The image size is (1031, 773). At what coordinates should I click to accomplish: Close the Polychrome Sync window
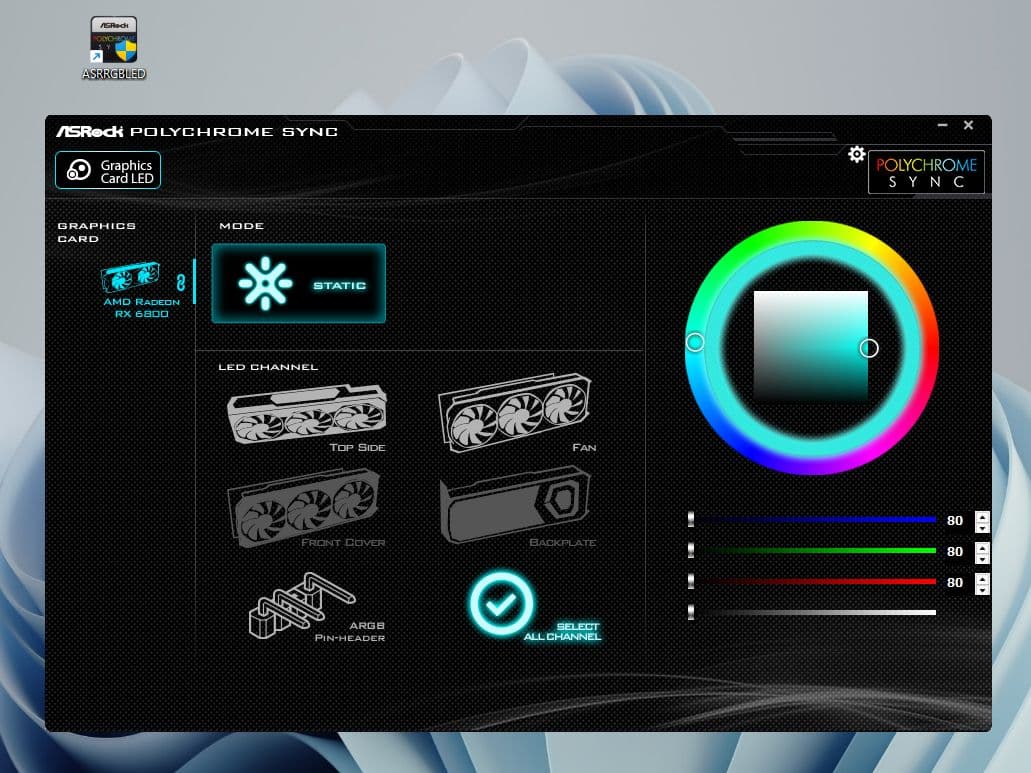(x=968, y=125)
